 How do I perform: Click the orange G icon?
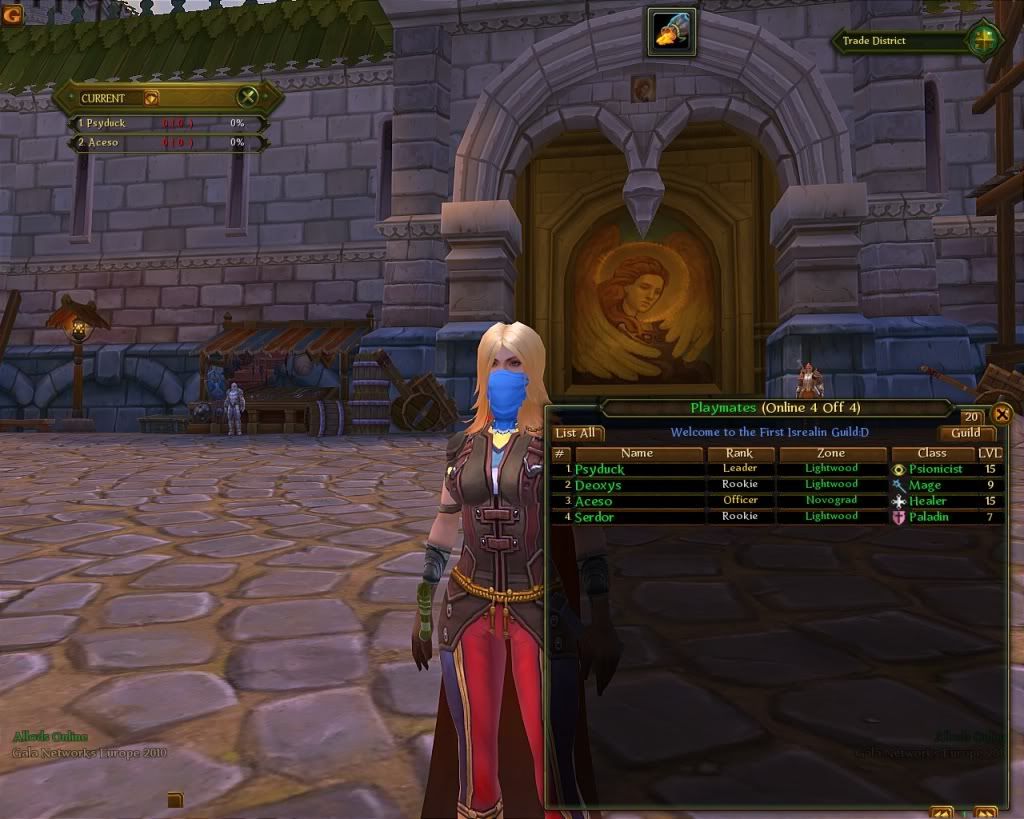click(x=12, y=15)
